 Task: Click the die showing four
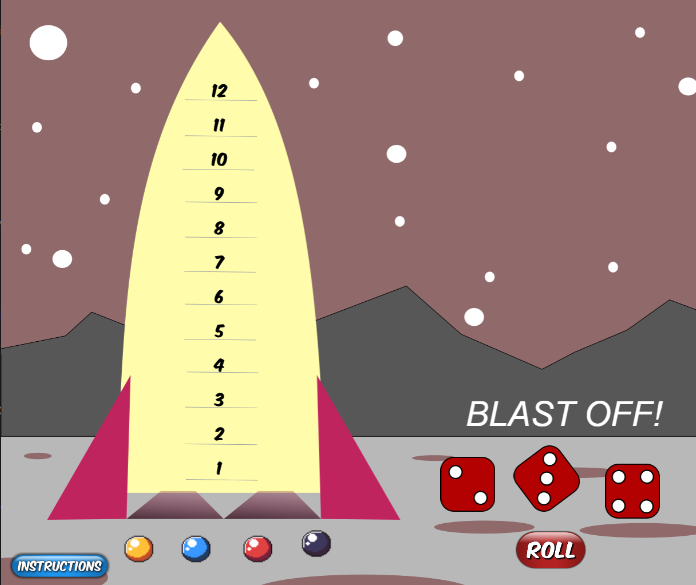(632, 491)
